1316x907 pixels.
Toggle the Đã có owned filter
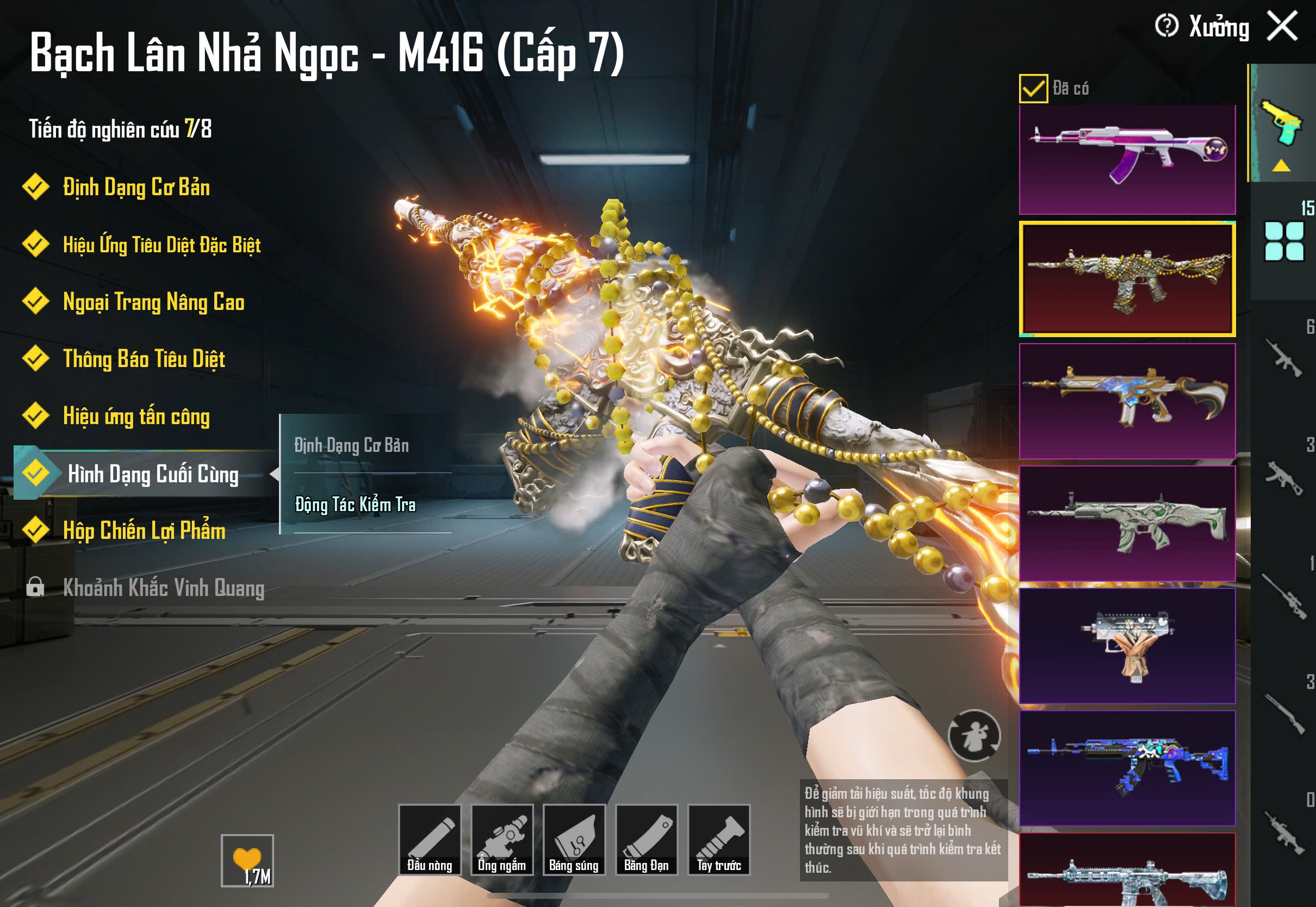point(1033,89)
